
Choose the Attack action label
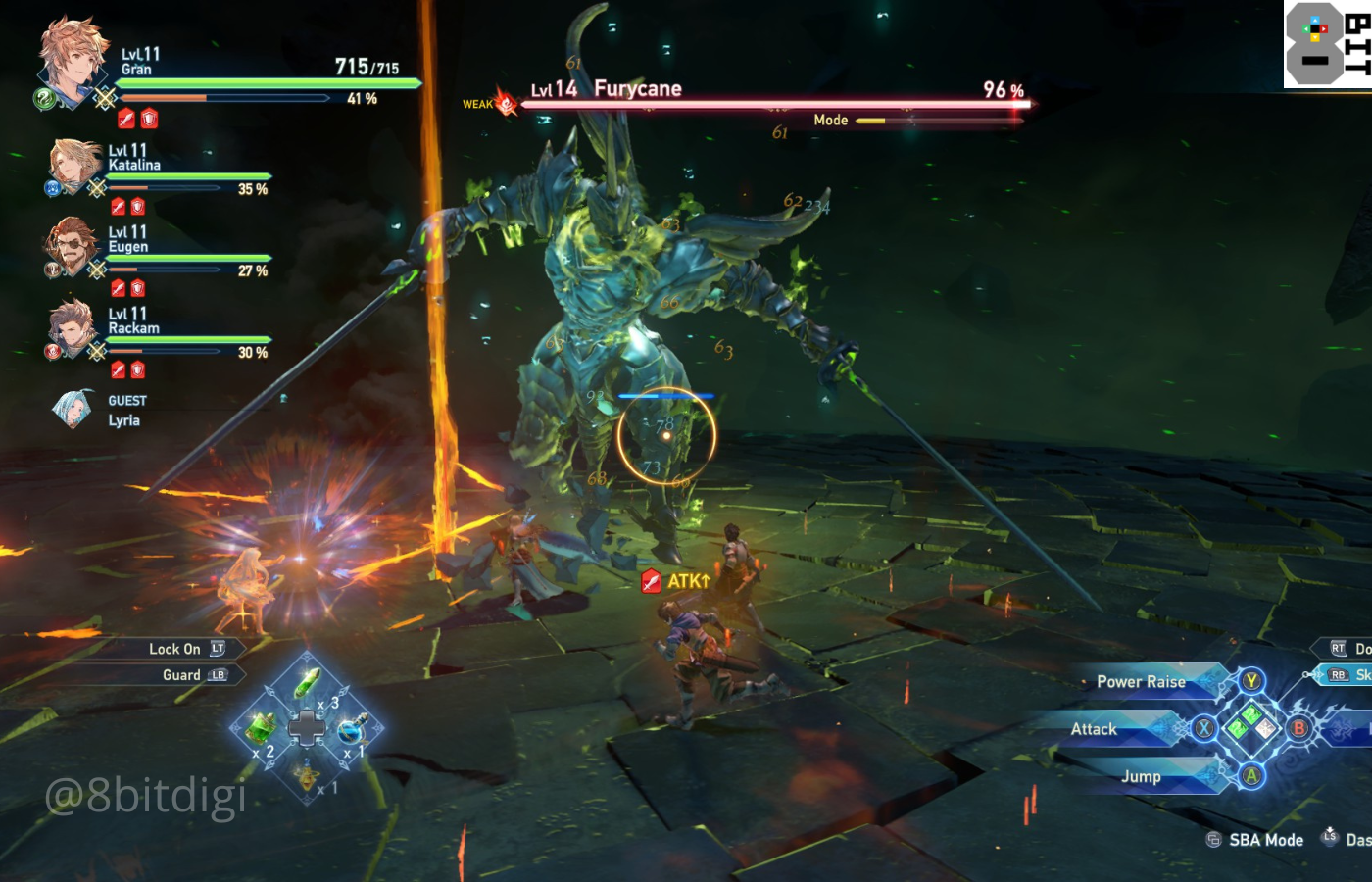point(1094,729)
